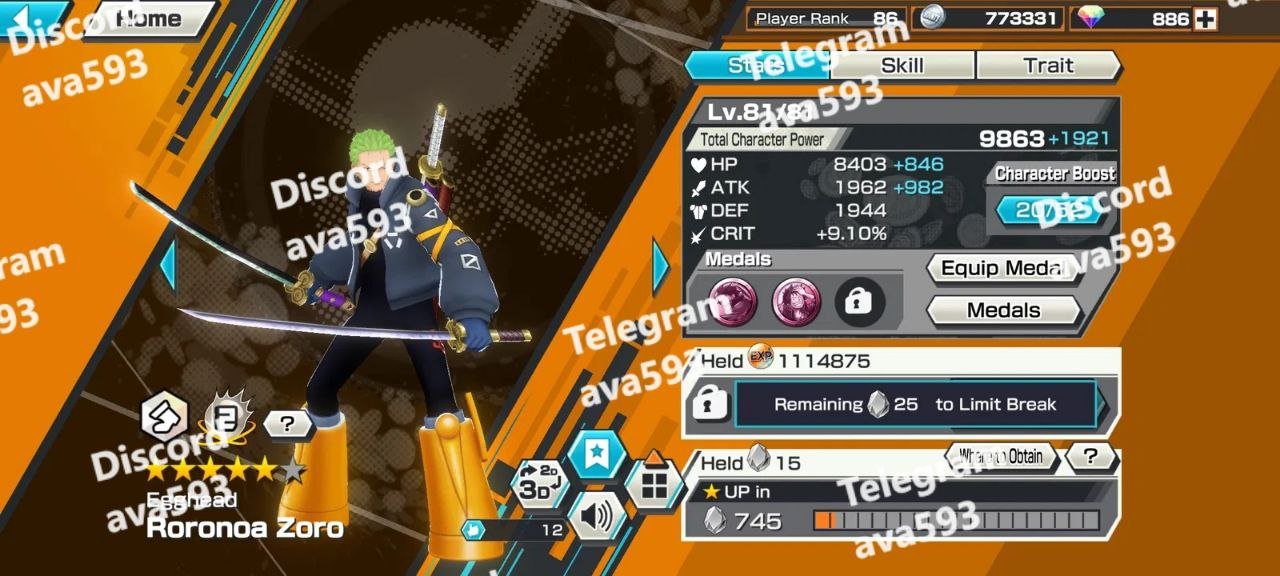
Task: Select the second equipped medal
Action: tap(796, 302)
